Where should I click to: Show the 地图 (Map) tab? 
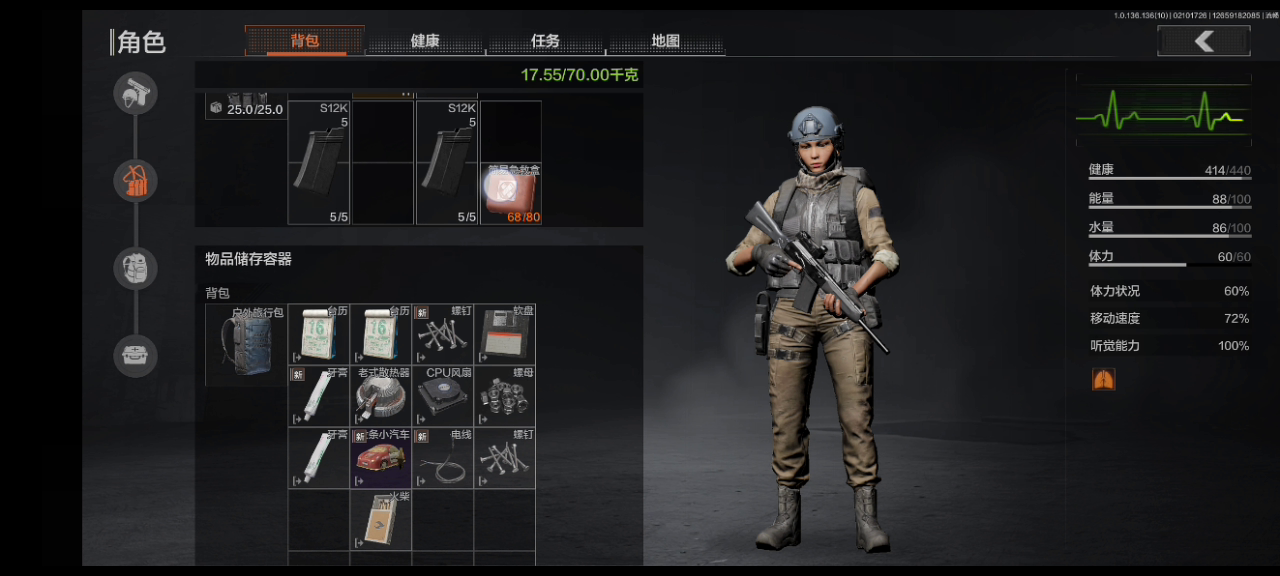click(x=666, y=41)
